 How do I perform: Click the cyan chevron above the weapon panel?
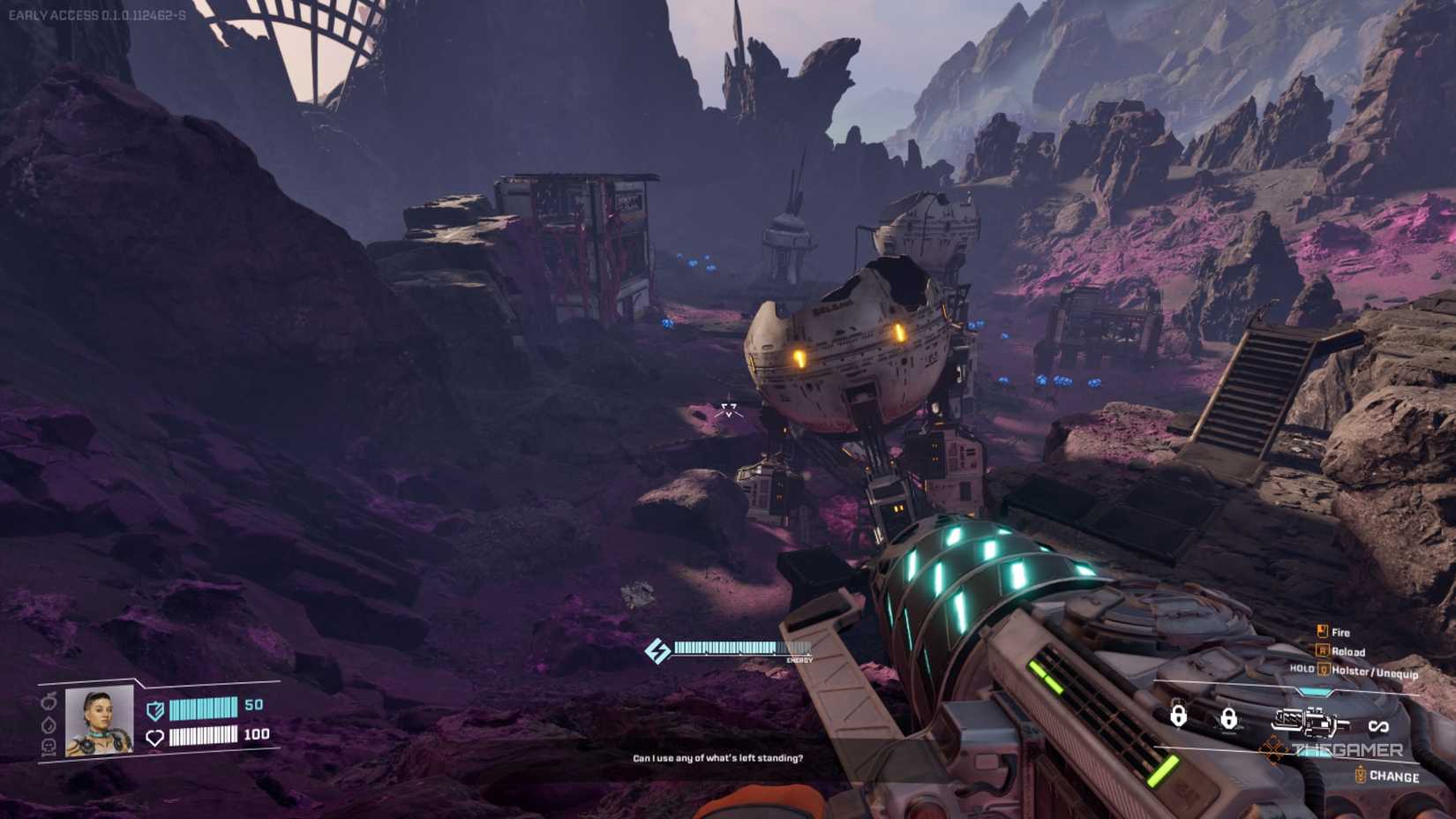tap(1314, 691)
